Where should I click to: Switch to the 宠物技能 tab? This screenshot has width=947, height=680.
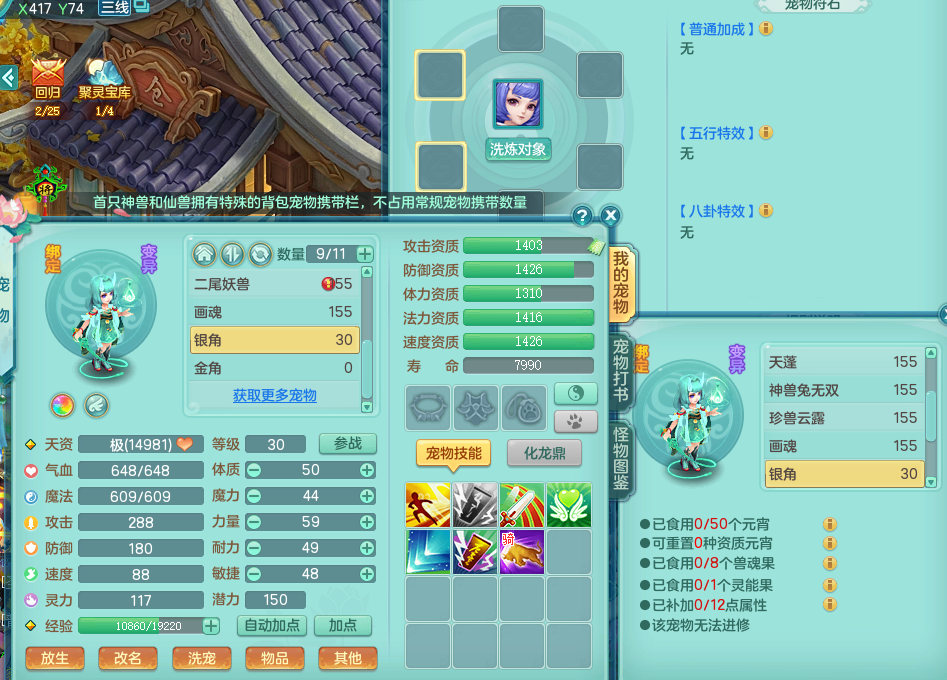[453, 453]
